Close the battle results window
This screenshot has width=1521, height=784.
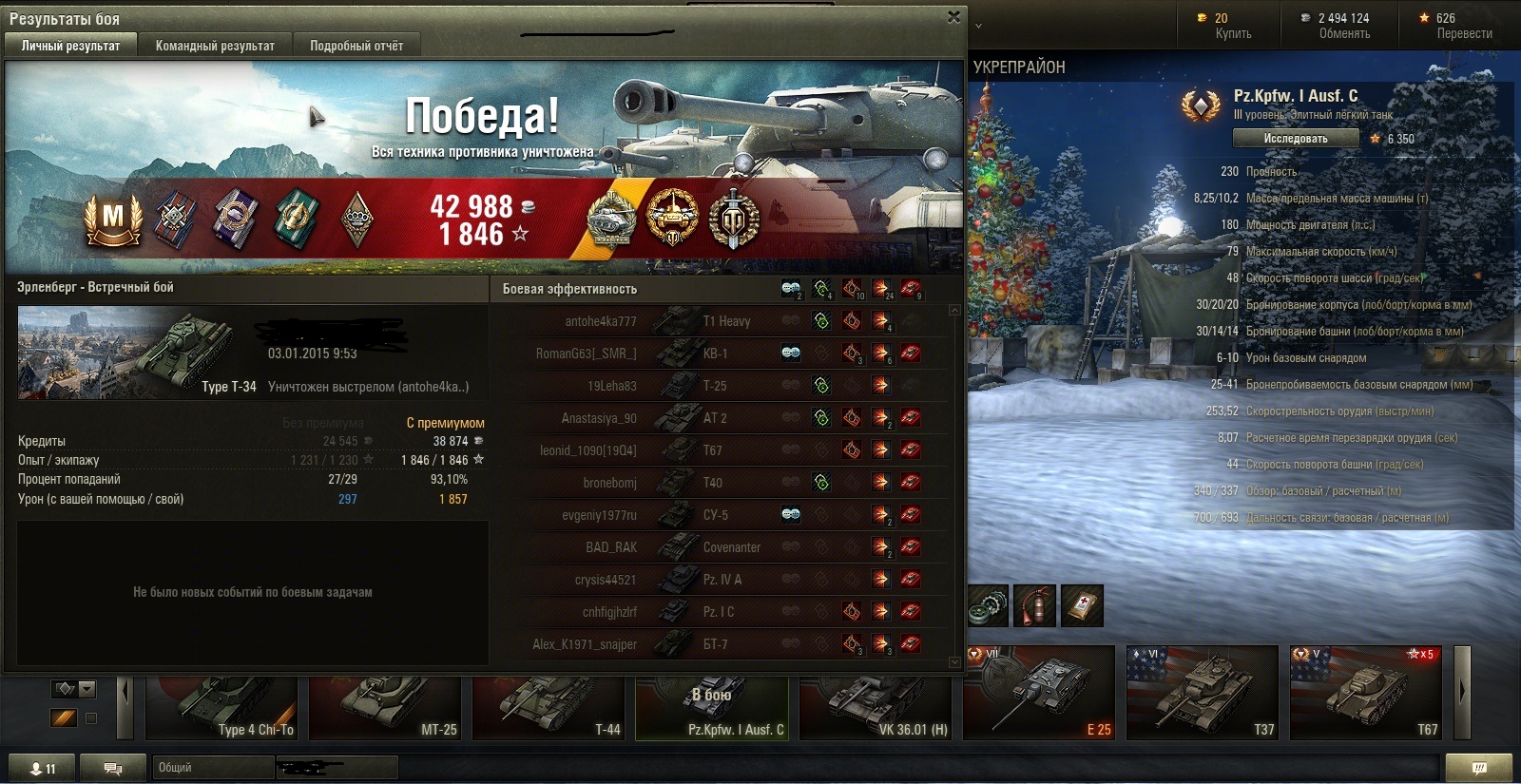[x=953, y=17]
